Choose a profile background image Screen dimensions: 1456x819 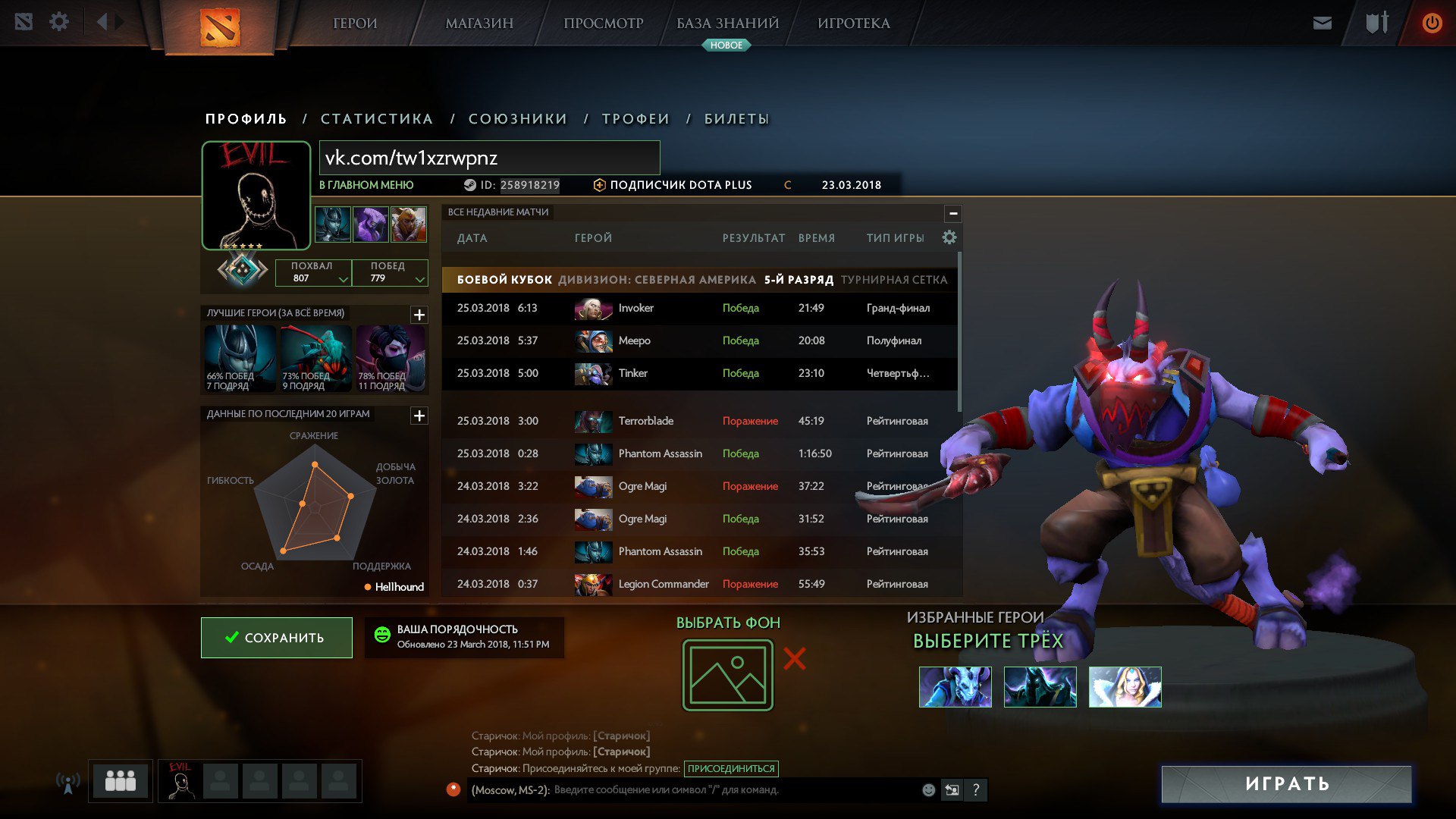pyautogui.click(x=727, y=675)
